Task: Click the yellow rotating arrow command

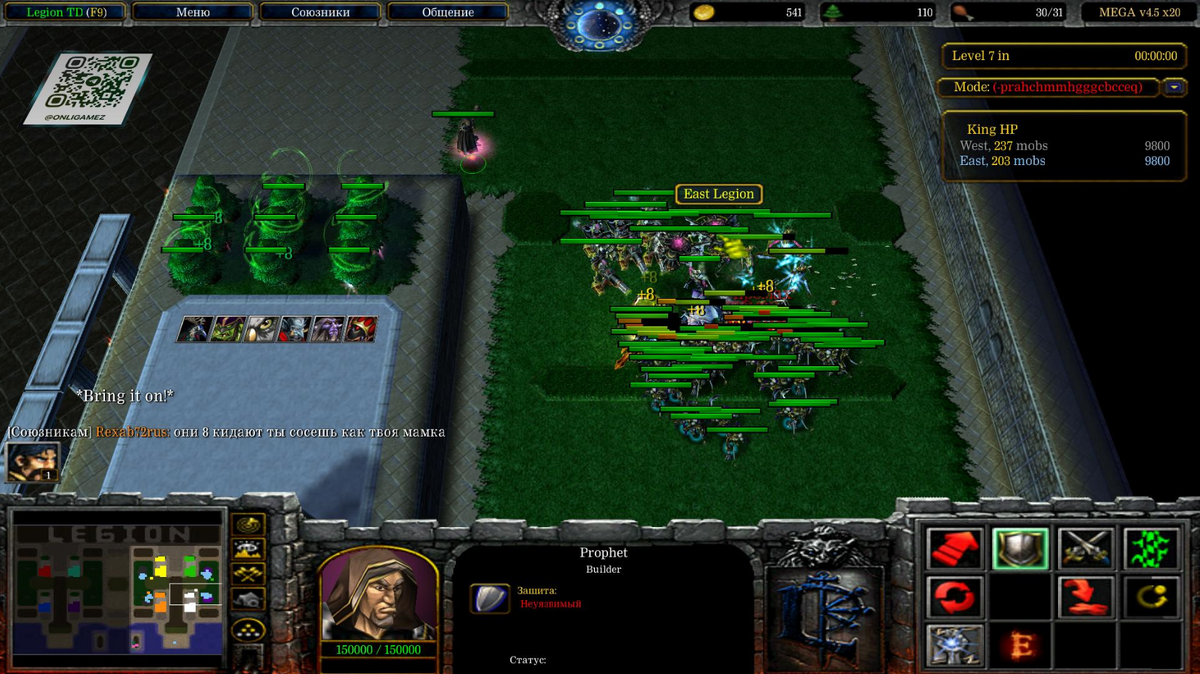Action: click(1150, 597)
